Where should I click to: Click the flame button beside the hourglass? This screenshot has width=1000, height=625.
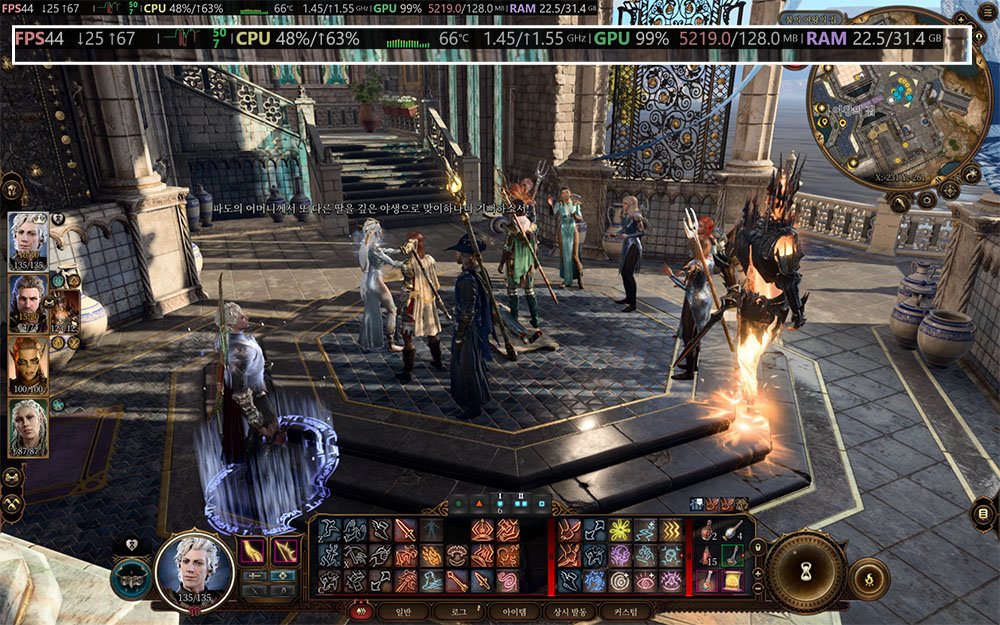tap(868, 578)
